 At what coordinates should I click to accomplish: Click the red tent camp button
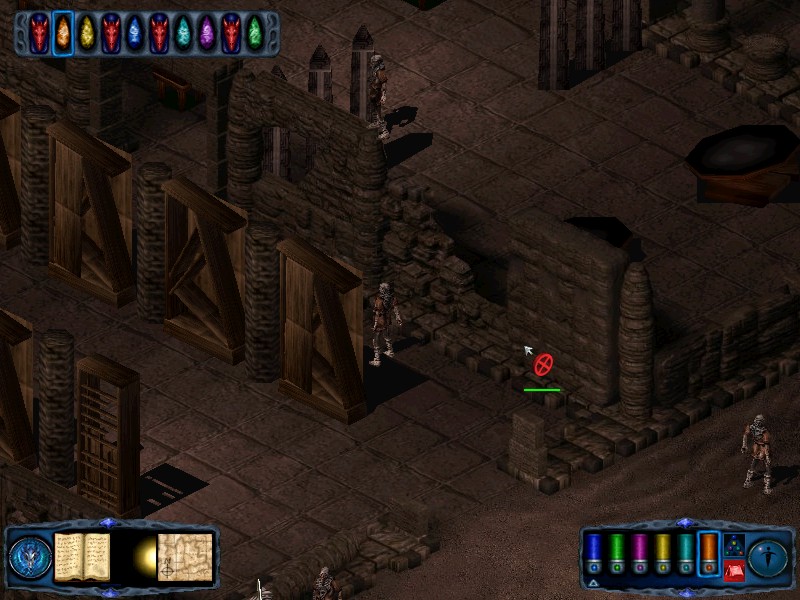[733, 570]
